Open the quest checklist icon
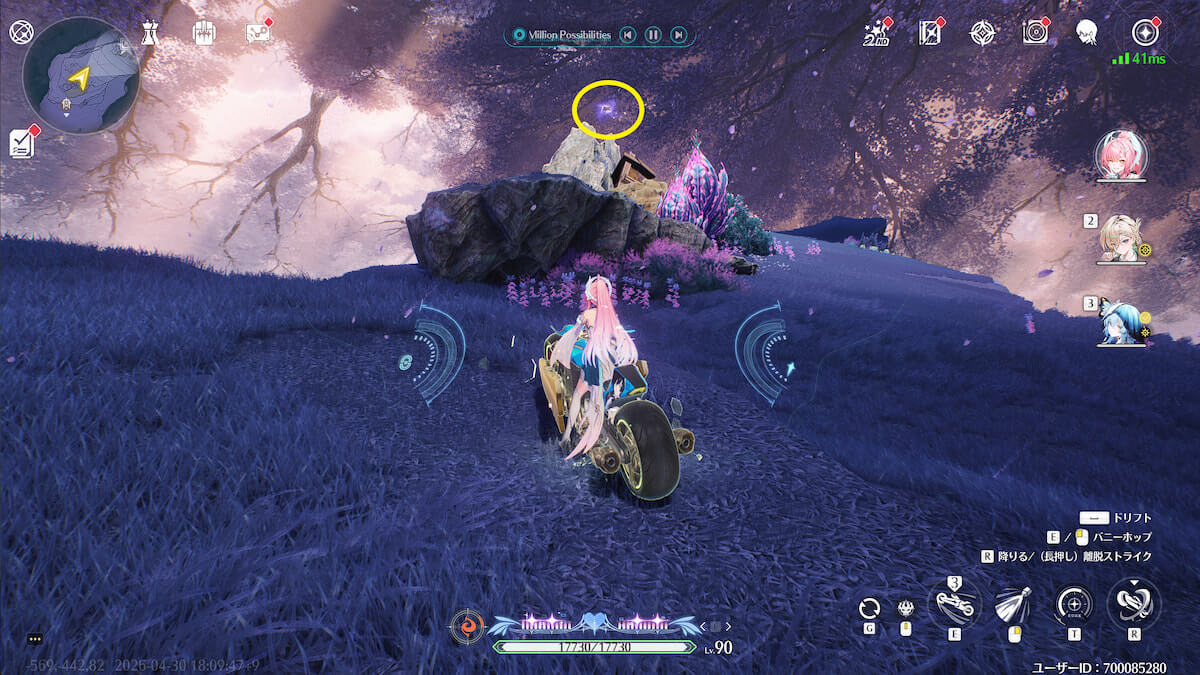Screen dimensions: 1200x675 [22, 142]
